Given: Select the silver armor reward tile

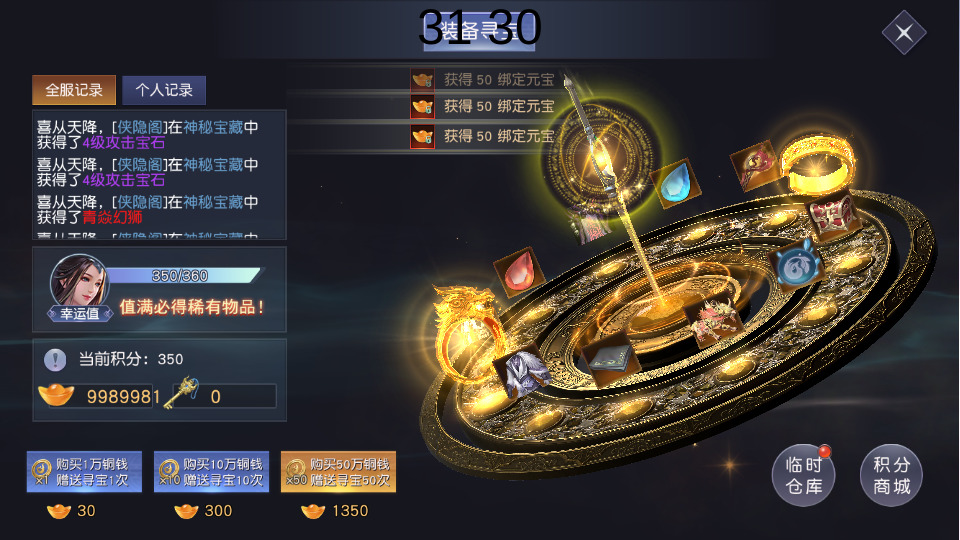Looking at the screenshot, I should point(521,372).
